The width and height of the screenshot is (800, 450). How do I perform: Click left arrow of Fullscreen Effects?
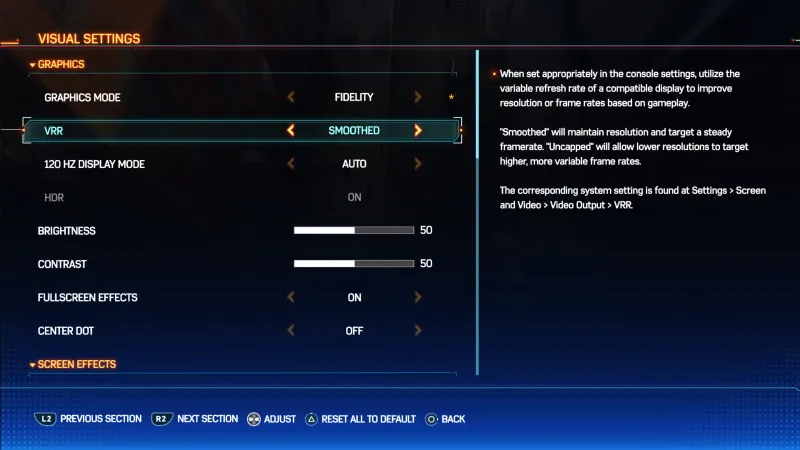tap(291, 297)
